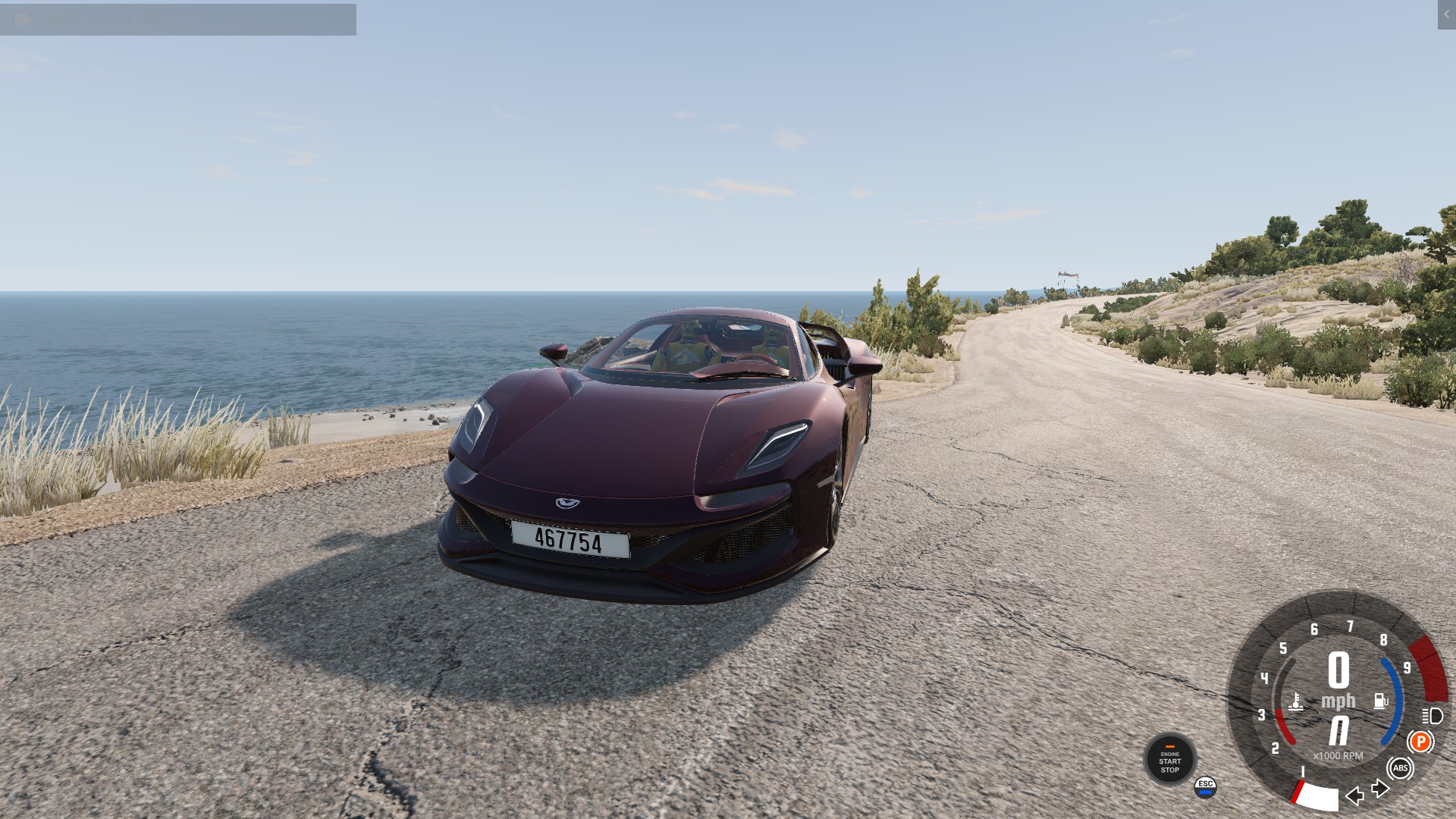Viewport: 1456px width, 819px height.
Task: Expand the side panel with the chevron arrow
Action: pyautogui.click(x=1446, y=14)
